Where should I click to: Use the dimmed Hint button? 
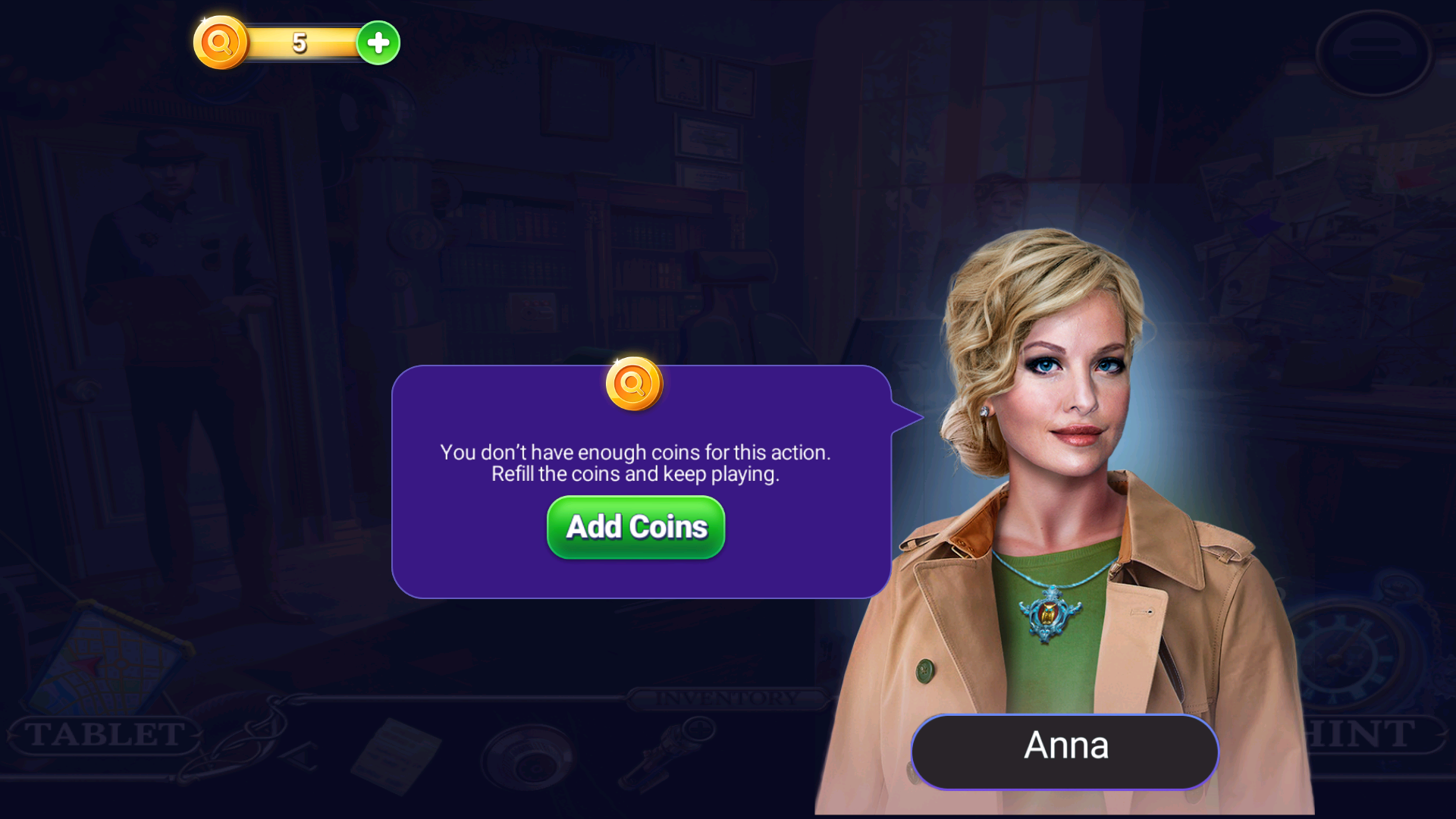point(1365,734)
